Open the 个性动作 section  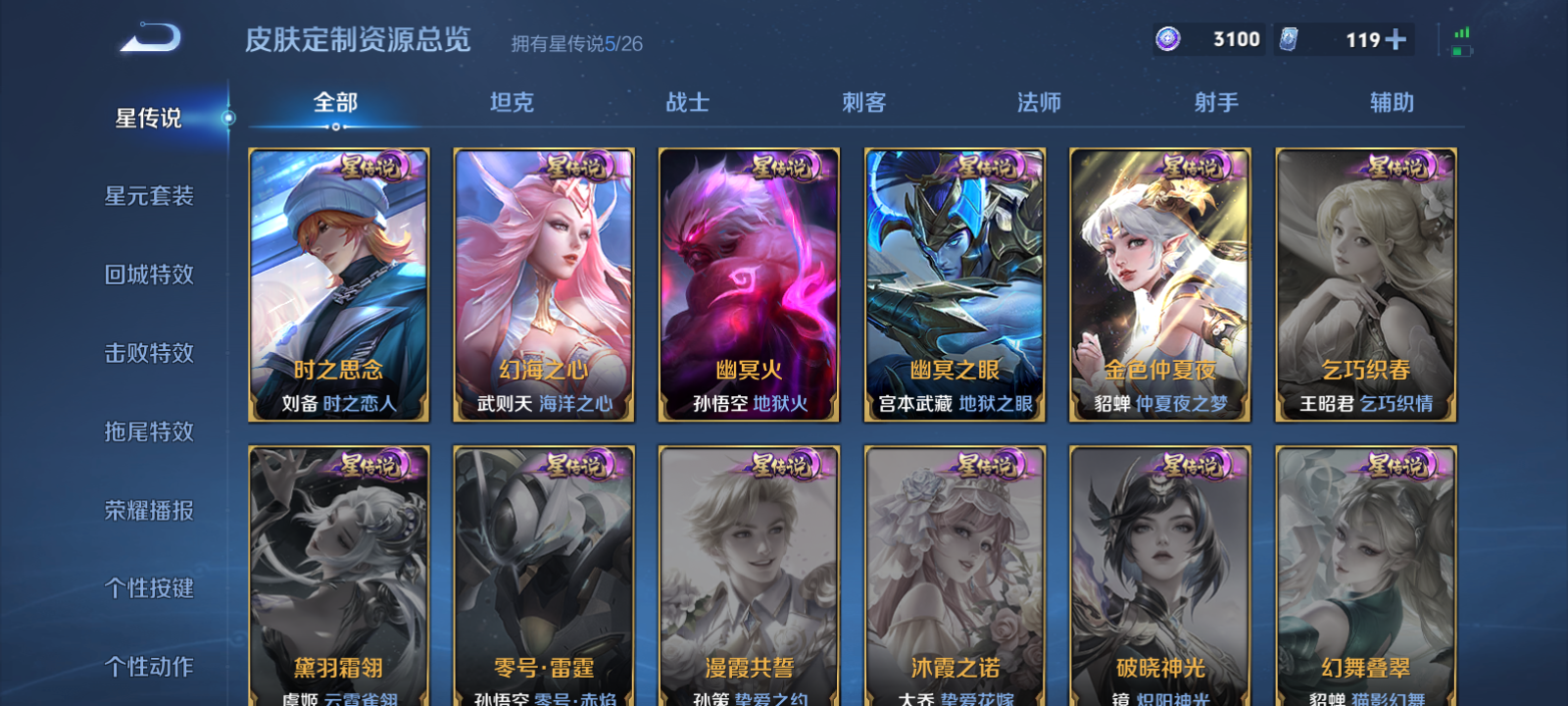click(x=147, y=665)
